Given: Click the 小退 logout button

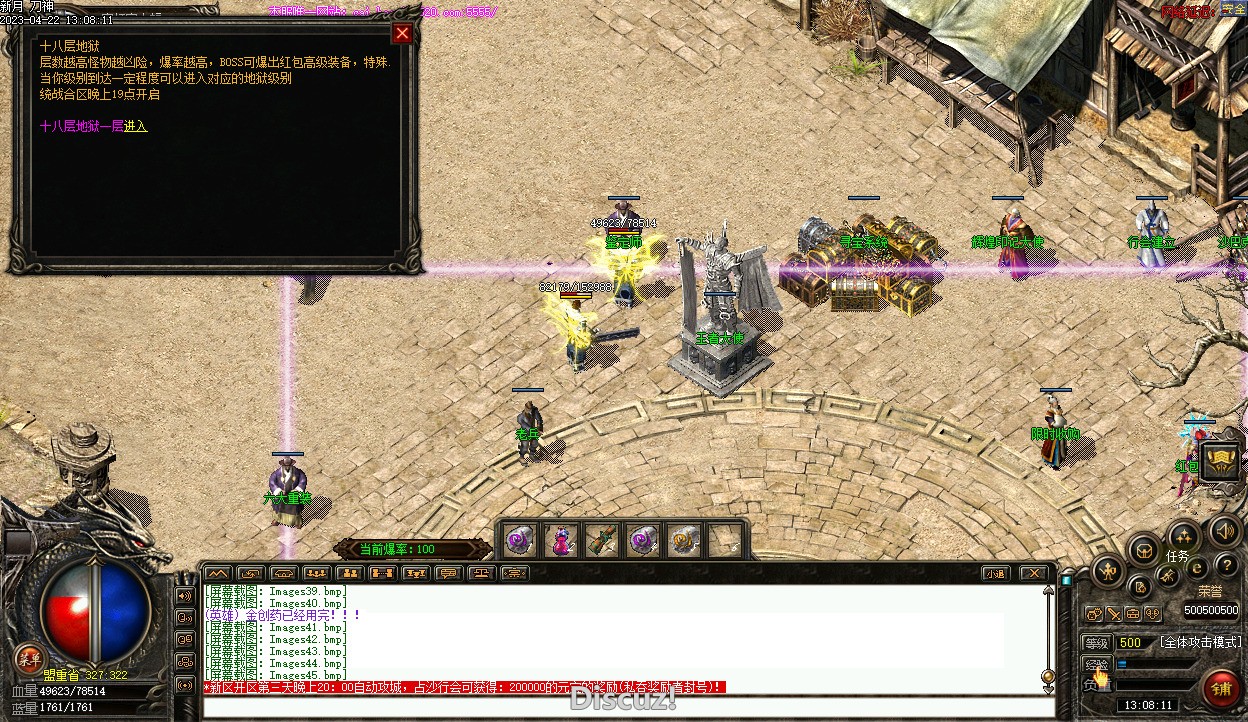Looking at the screenshot, I should pyautogui.click(x=994, y=573).
